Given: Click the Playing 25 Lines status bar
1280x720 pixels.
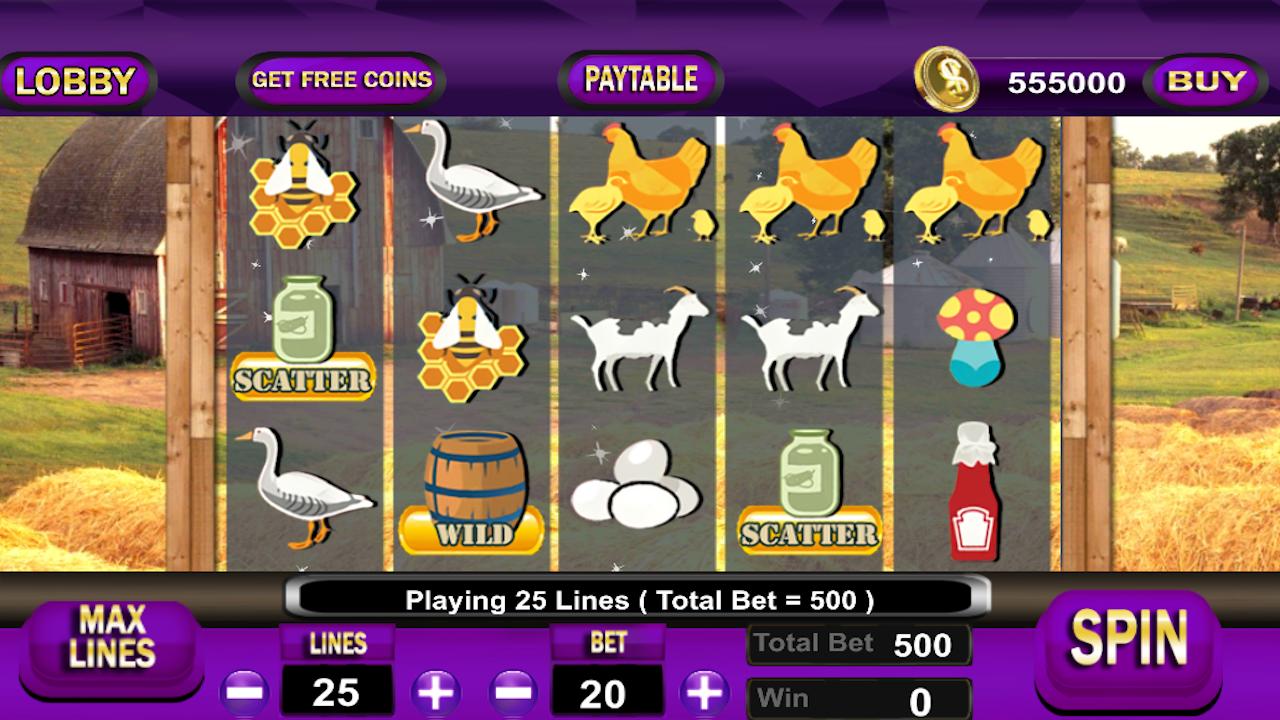Looking at the screenshot, I should point(640,599).
